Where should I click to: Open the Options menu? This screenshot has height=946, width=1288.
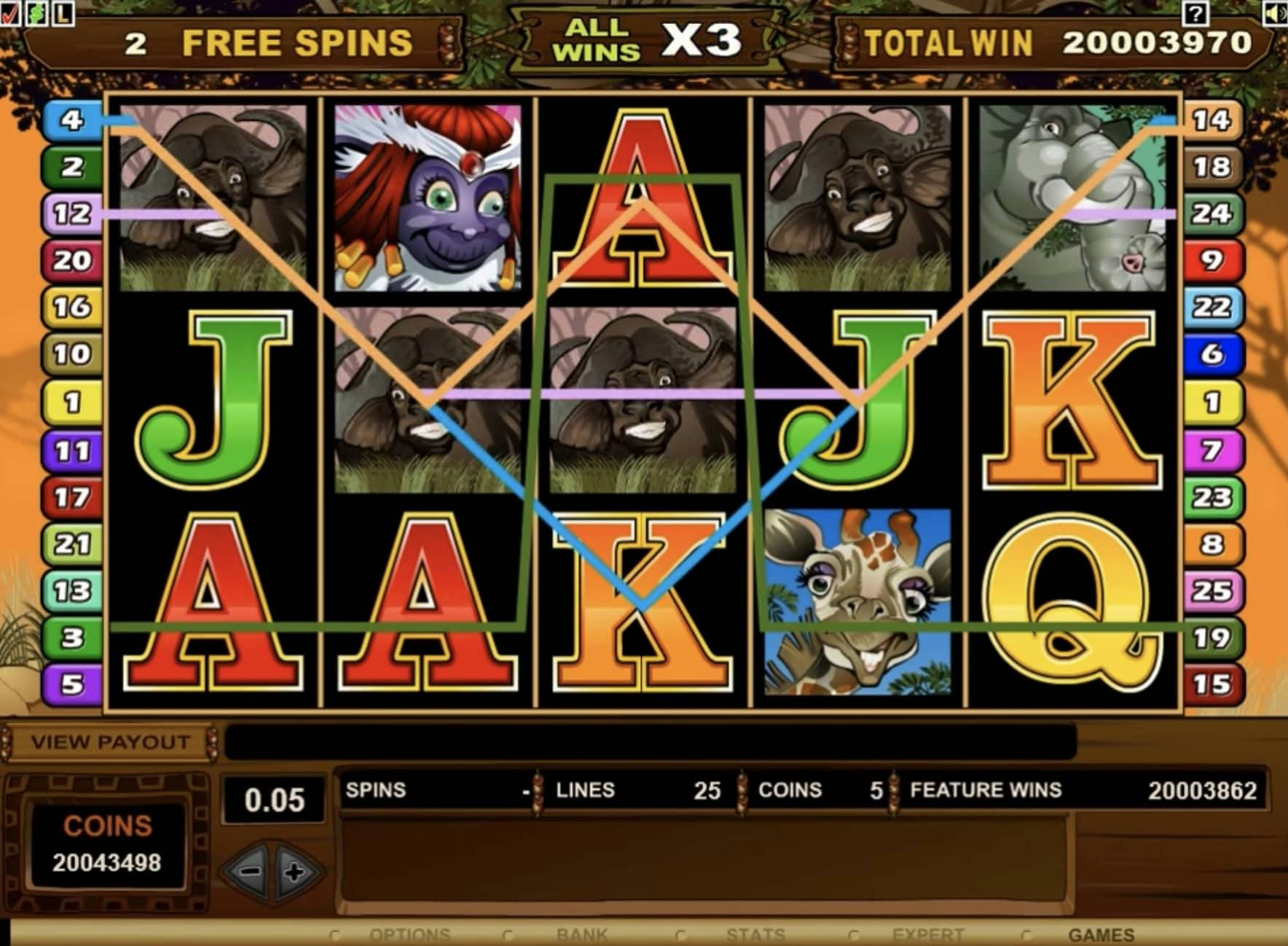409,935
